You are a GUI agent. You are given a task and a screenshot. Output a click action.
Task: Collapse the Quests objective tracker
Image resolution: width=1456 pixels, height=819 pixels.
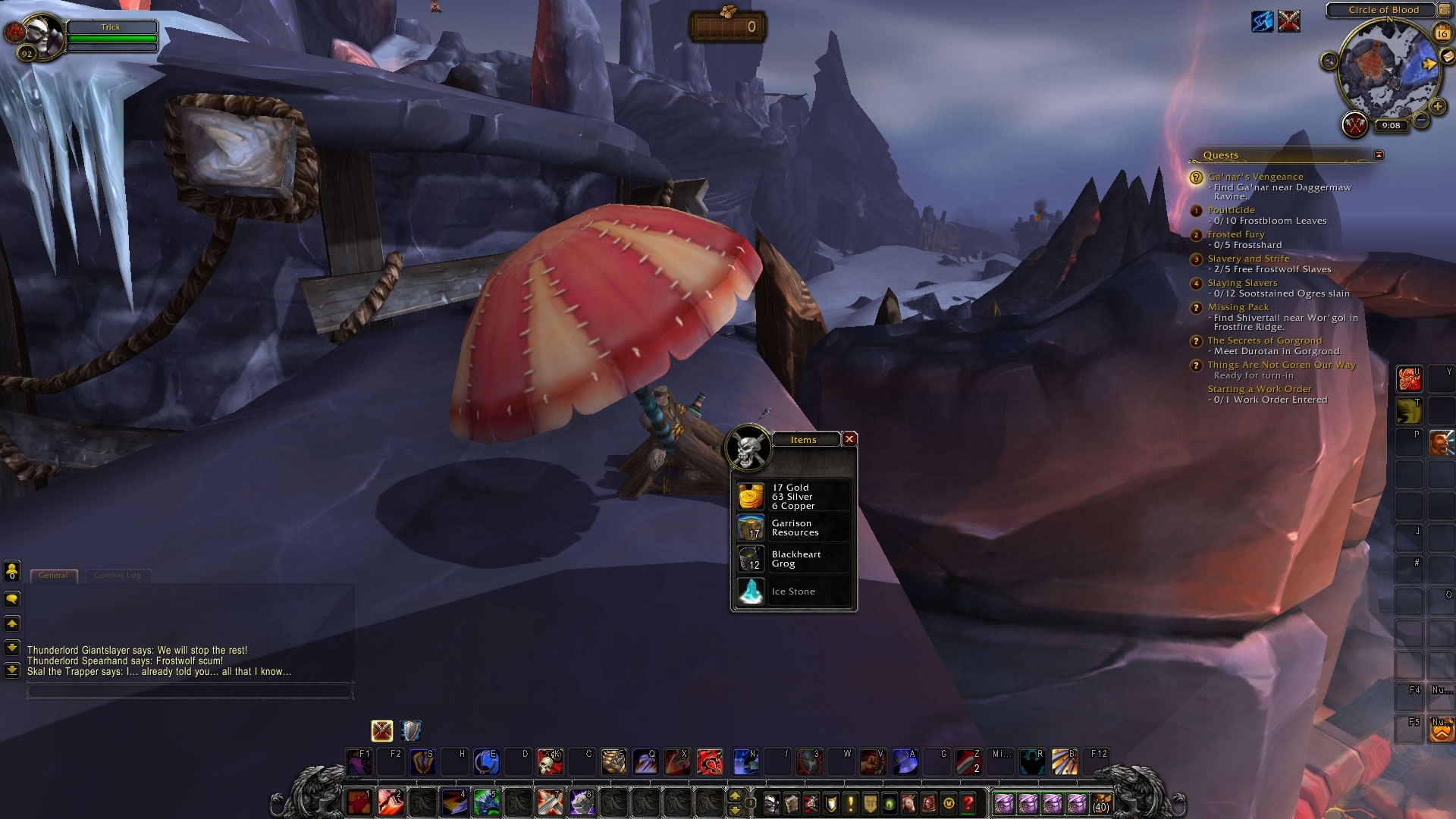point(1378,154)
